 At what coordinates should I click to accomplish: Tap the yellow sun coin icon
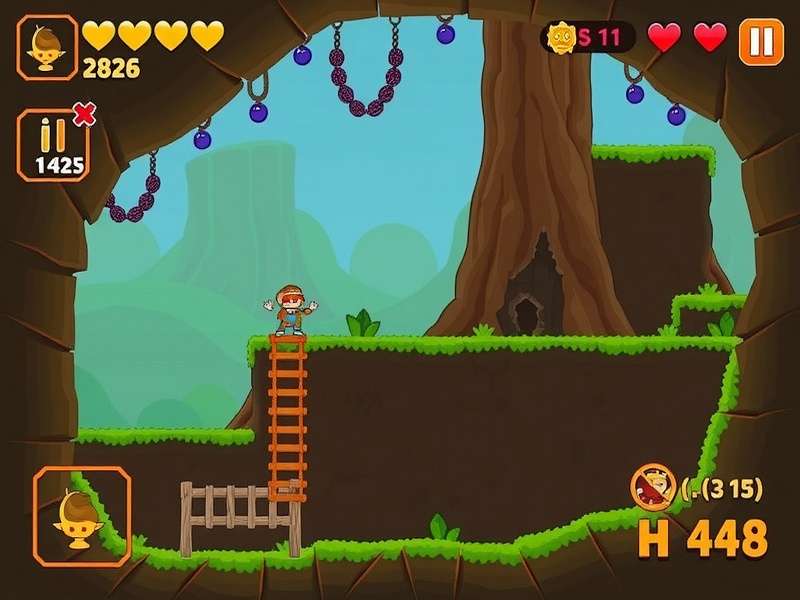point(562,38)
